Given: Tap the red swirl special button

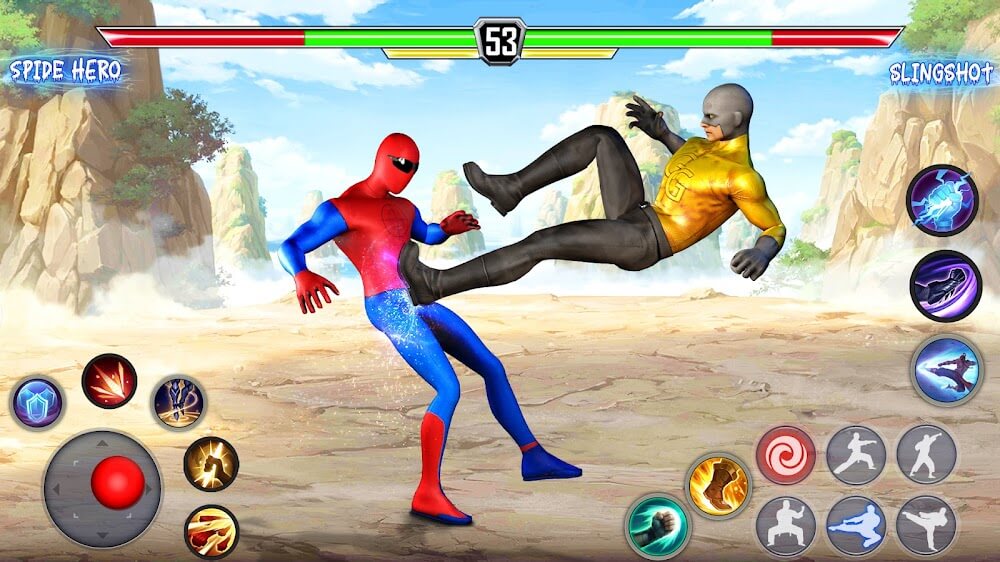Looking at the screenshot, I should (785, 455).
